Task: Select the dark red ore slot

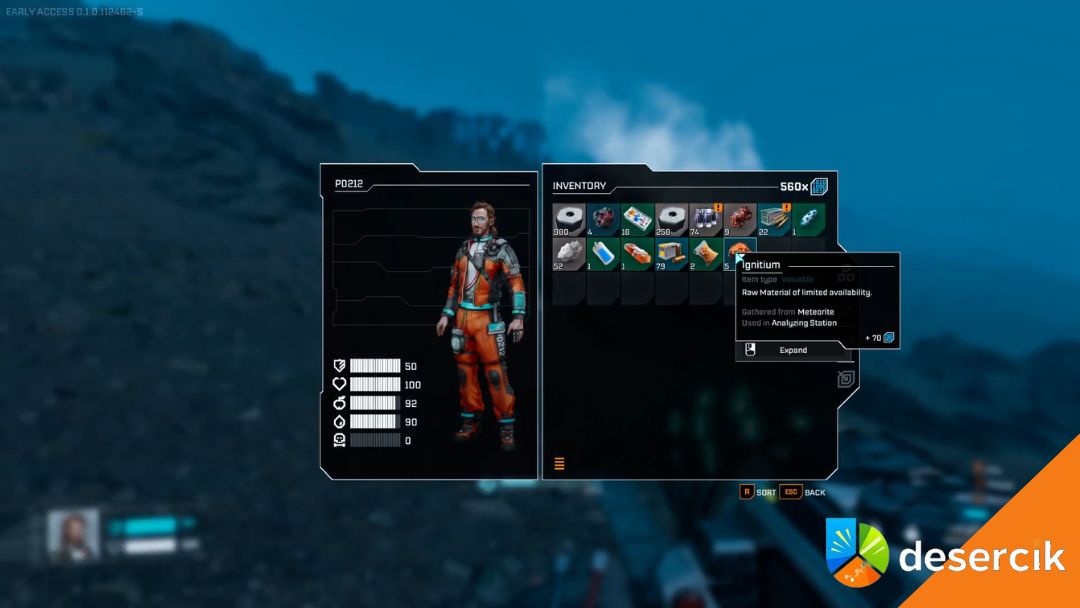Action: pos(603,220)
